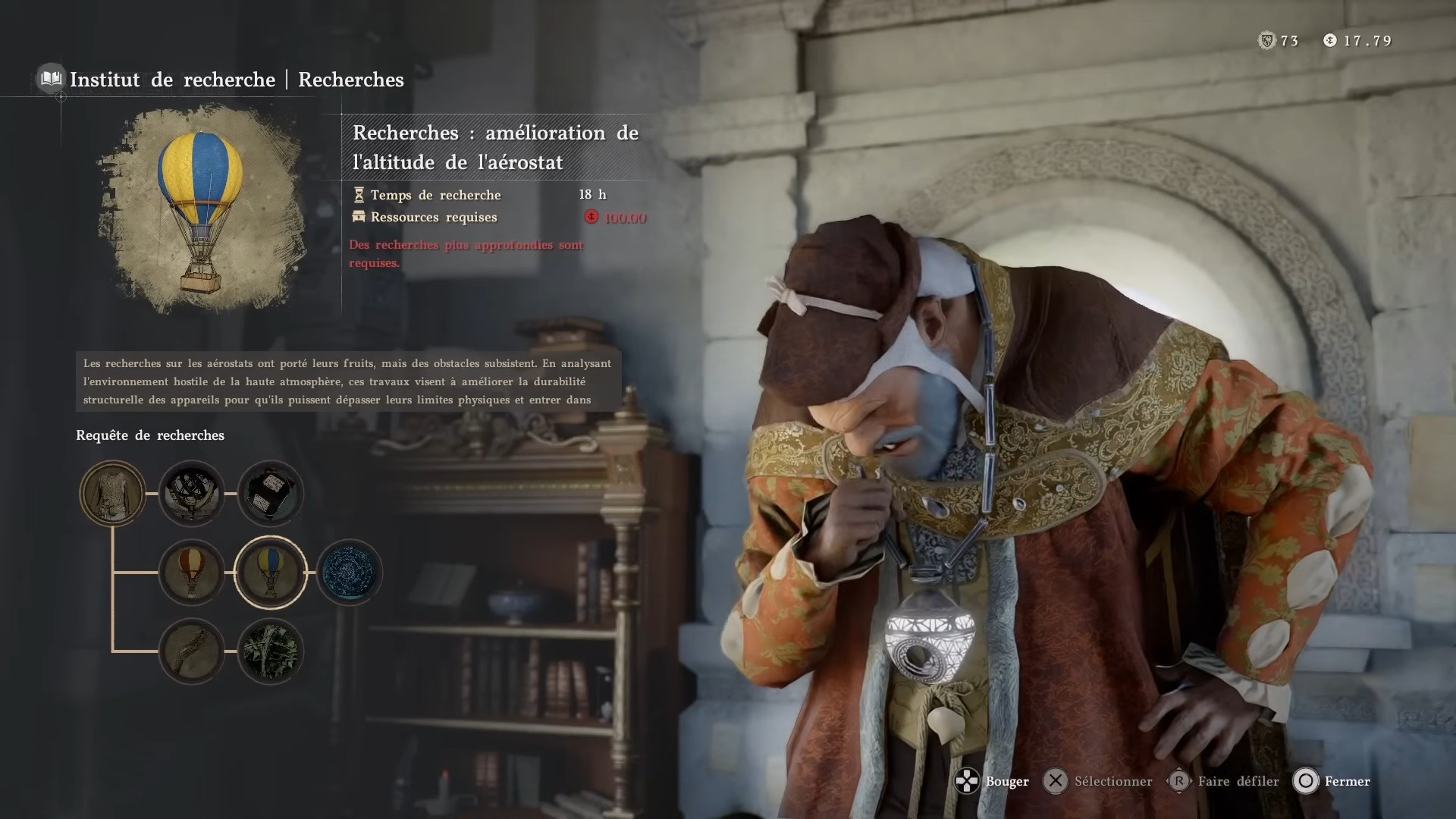
Task: Open the blue star chart research node
Action: pyautogui.click(x=350, y=573)
